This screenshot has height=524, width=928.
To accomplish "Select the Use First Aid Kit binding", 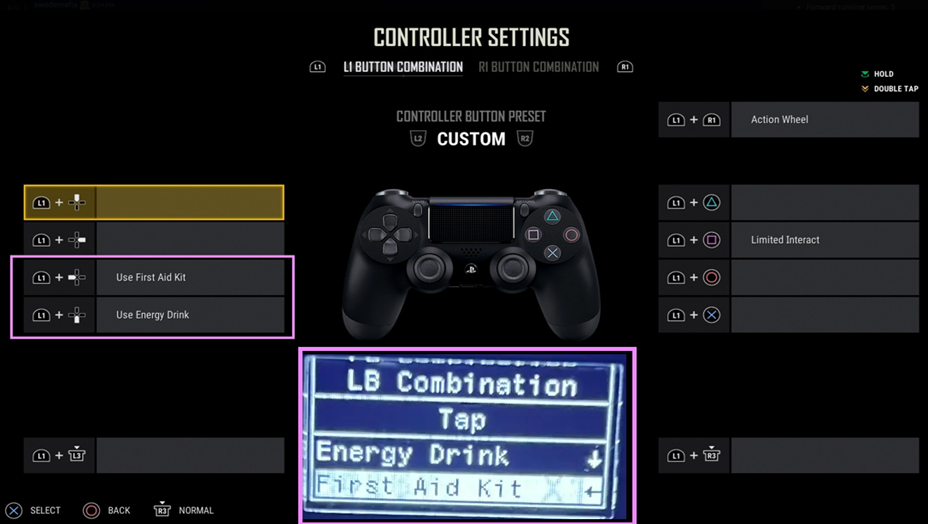I will (x=189, y=277).
